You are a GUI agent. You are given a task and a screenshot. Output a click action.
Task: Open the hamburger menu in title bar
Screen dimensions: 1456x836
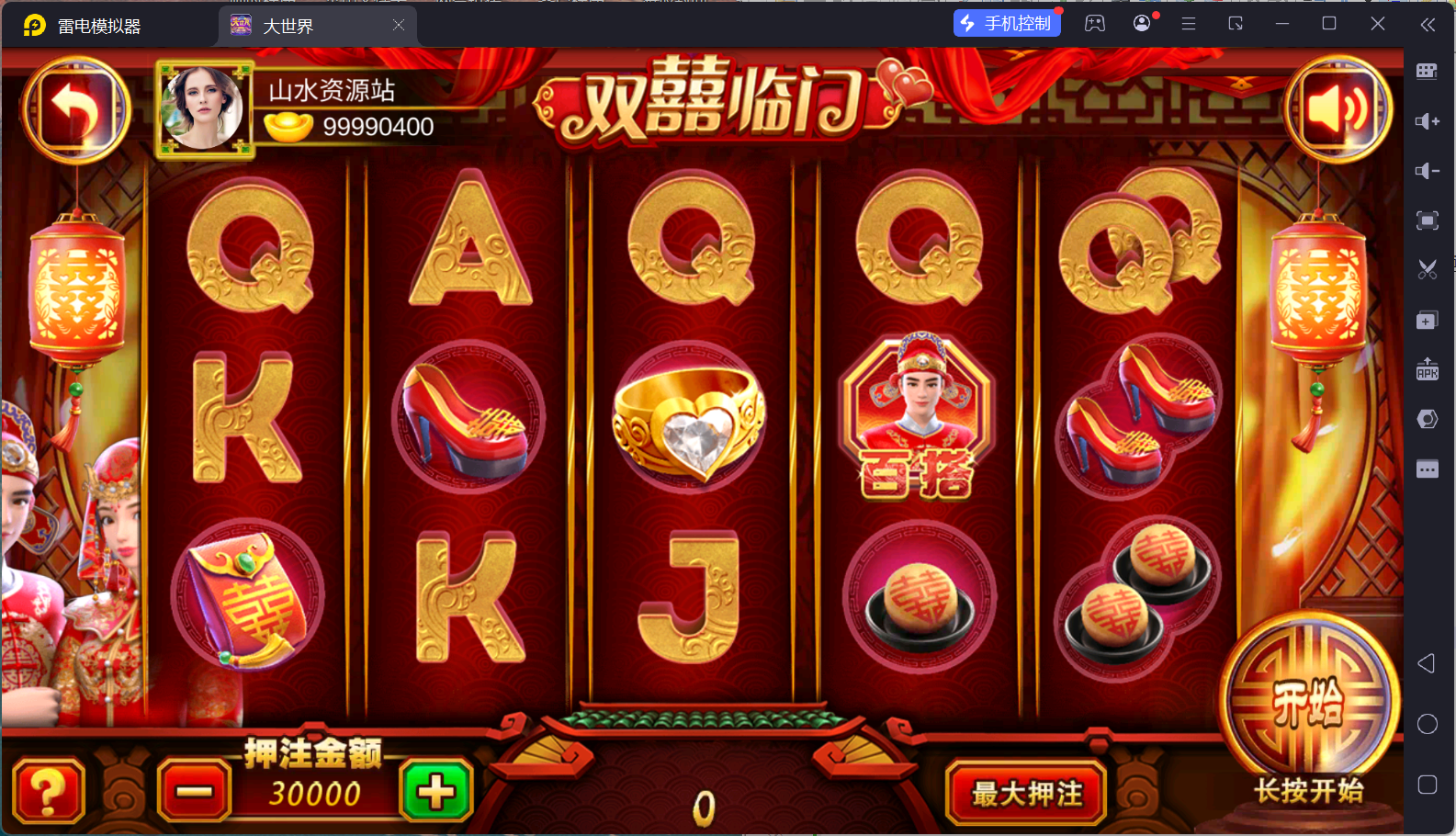click(x=1188, y=22)
